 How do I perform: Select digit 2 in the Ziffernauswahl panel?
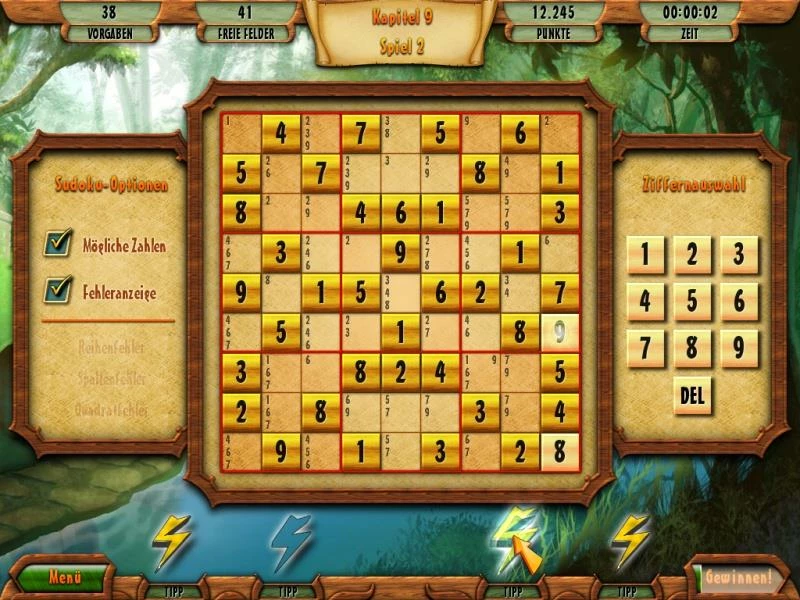tap(692, 255)
